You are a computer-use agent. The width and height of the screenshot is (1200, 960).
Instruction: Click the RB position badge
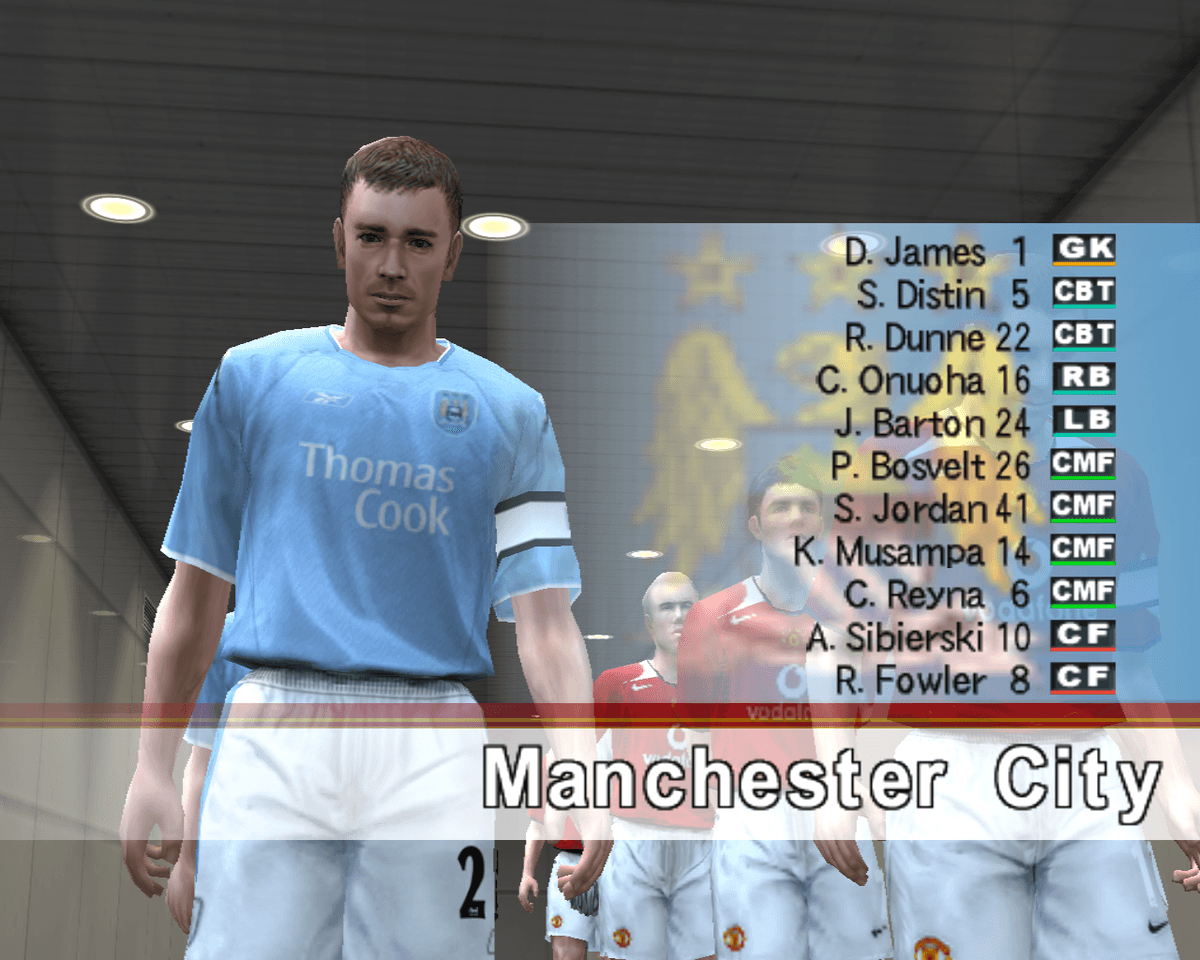[1083, 379]
